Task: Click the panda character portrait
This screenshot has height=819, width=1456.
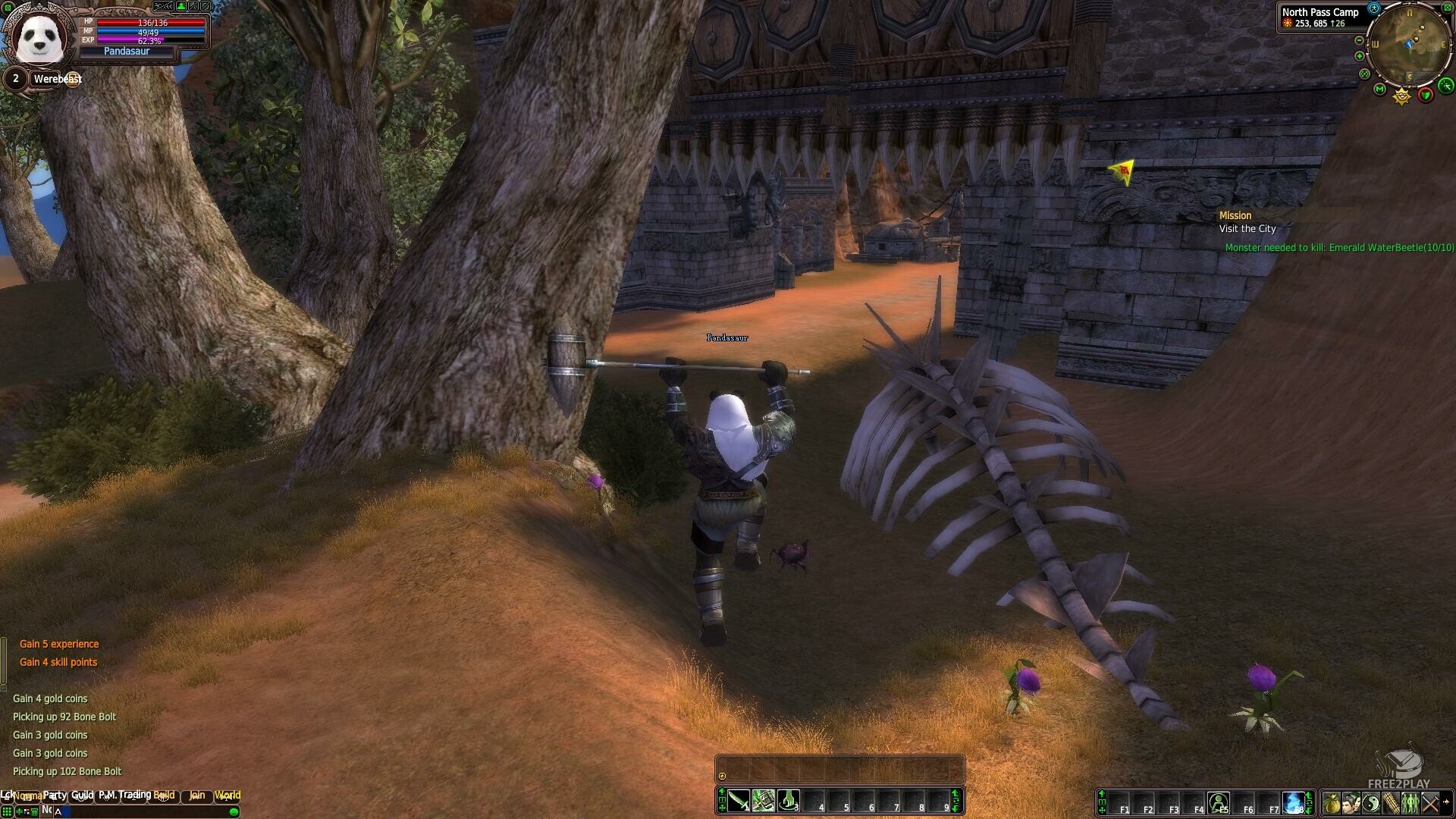Action: click(x=39, y=37)
